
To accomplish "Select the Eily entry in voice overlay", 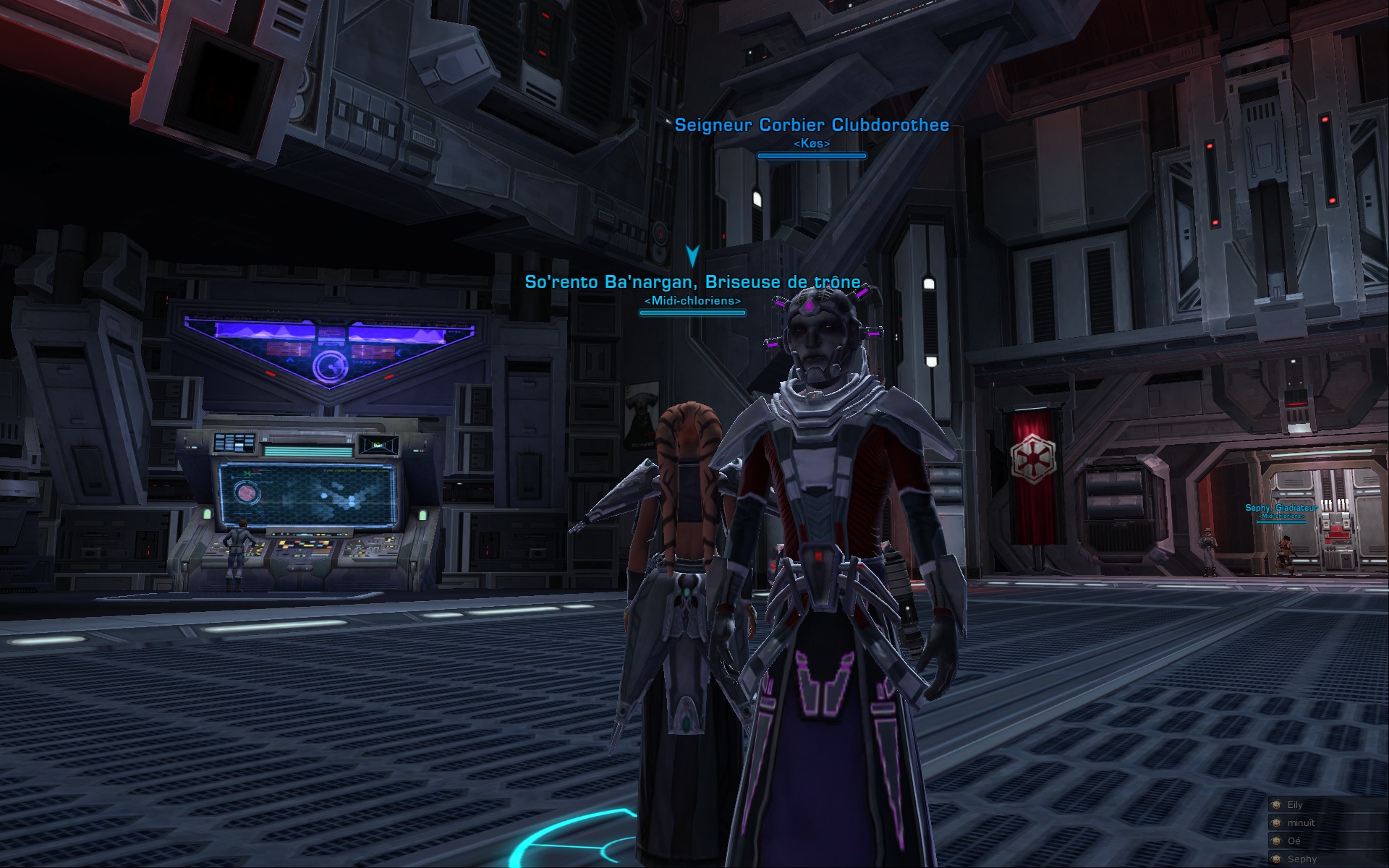I will [1295, 804].
